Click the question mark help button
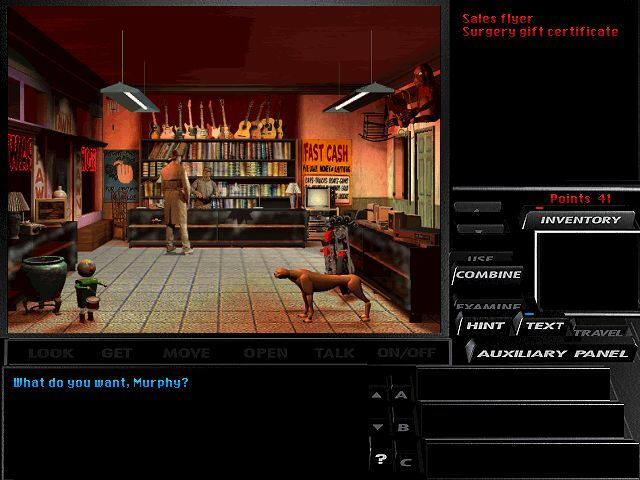640x480 pixels. point(380,460)
